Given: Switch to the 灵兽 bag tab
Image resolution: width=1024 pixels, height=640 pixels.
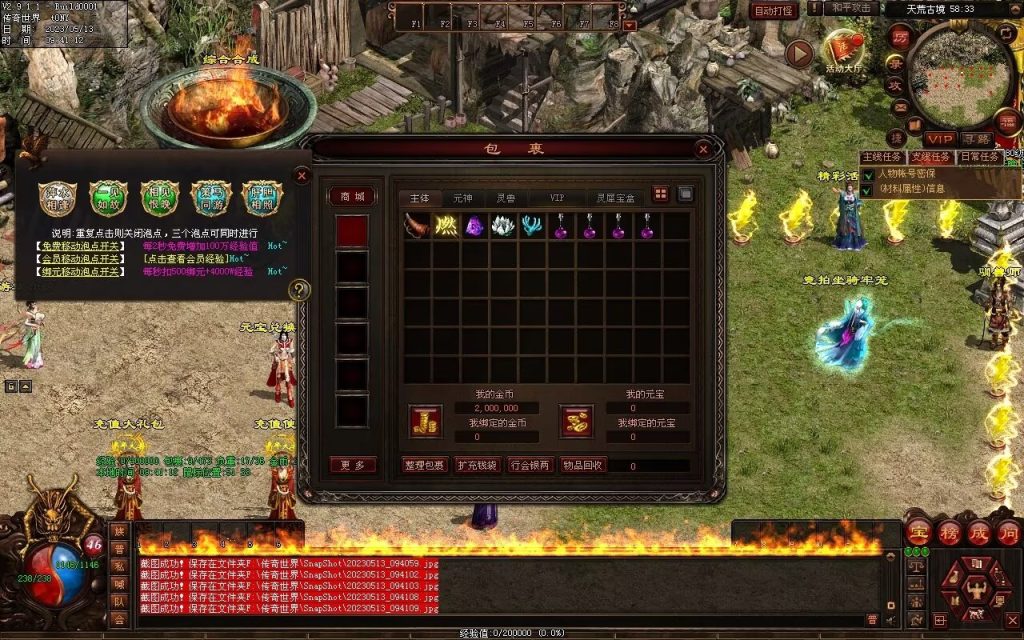Looking at the screenshot, I should [x=506, y=198].
